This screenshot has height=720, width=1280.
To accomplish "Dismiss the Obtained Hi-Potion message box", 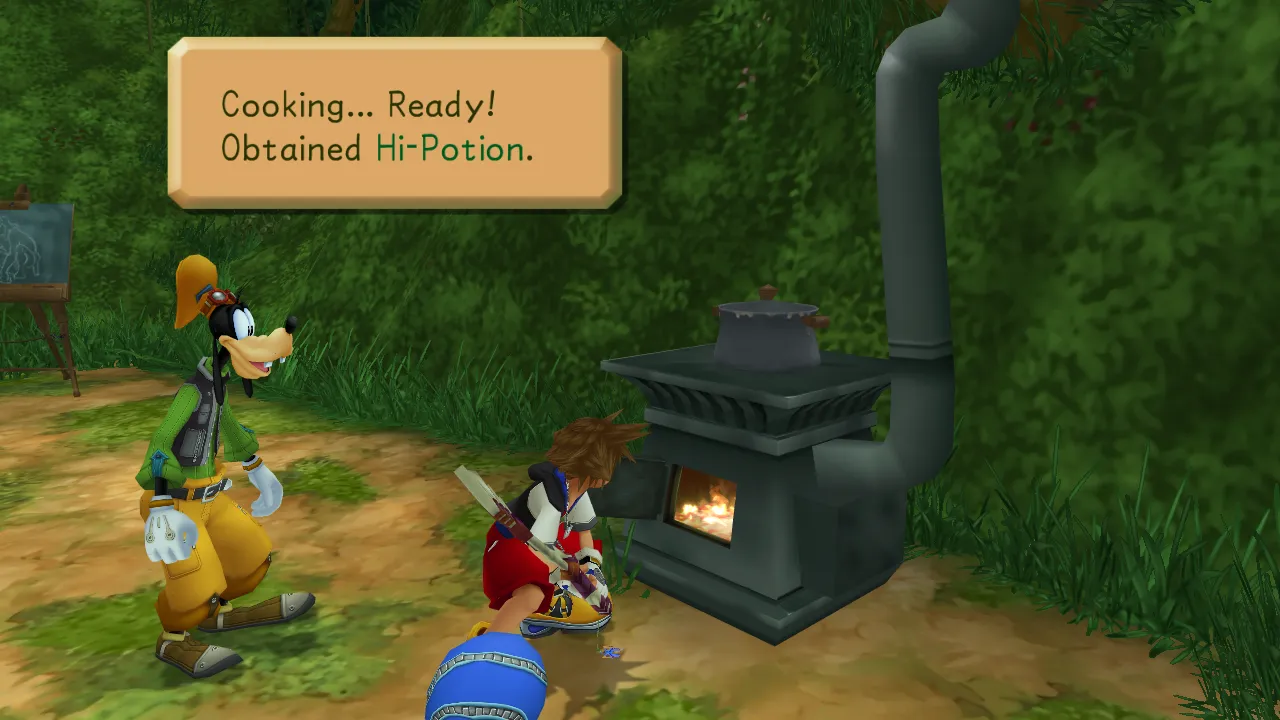I will click(x=394, y=124).
